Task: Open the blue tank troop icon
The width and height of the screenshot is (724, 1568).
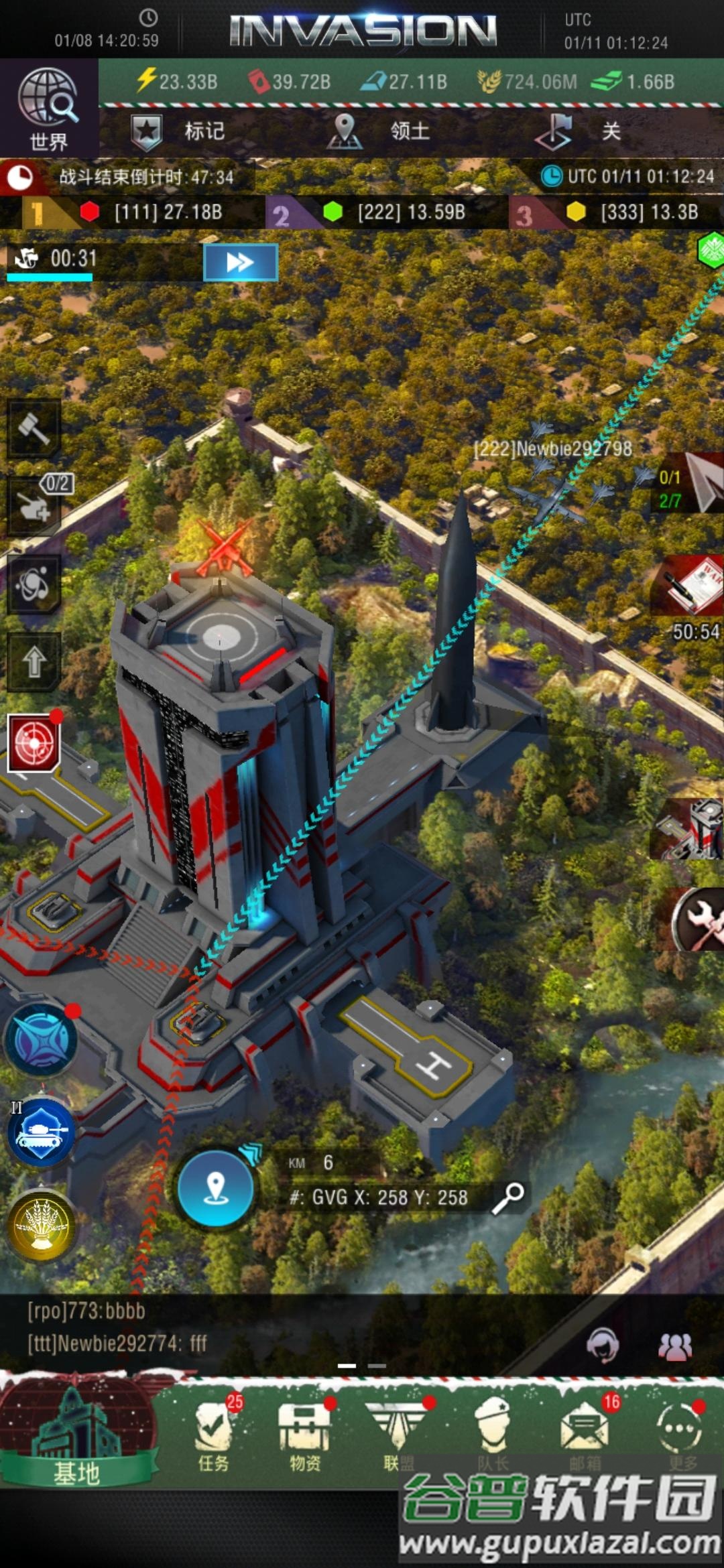Action: pos(42,1132)
